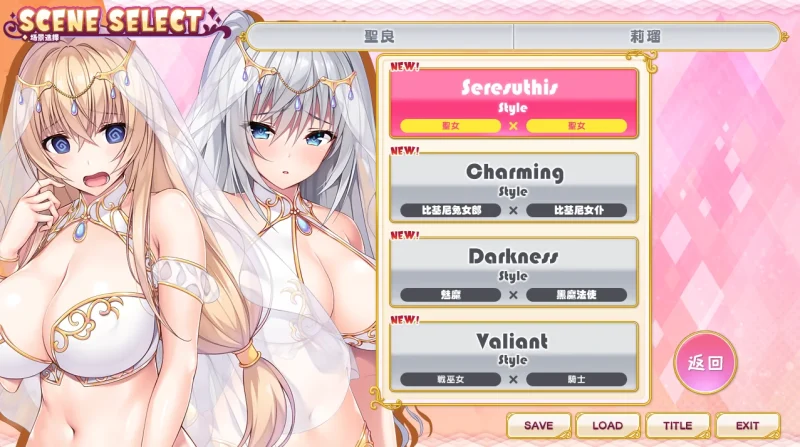Select the Seresuthis Style scene
This screenshot has height=447, width=800.
point(512,102)
